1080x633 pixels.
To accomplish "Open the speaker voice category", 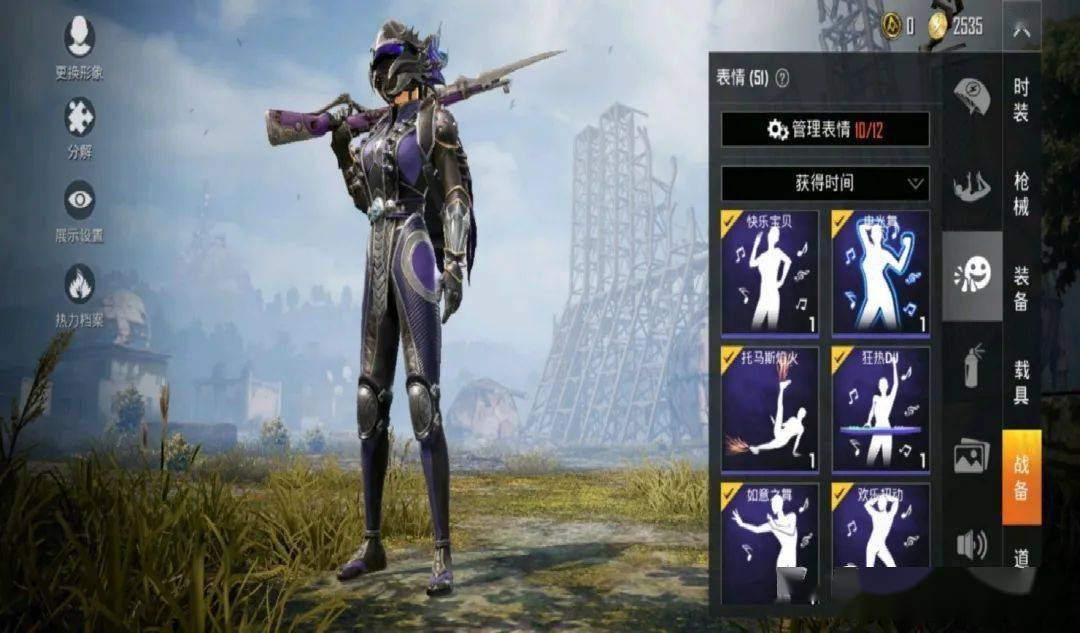I will [971, 544].
